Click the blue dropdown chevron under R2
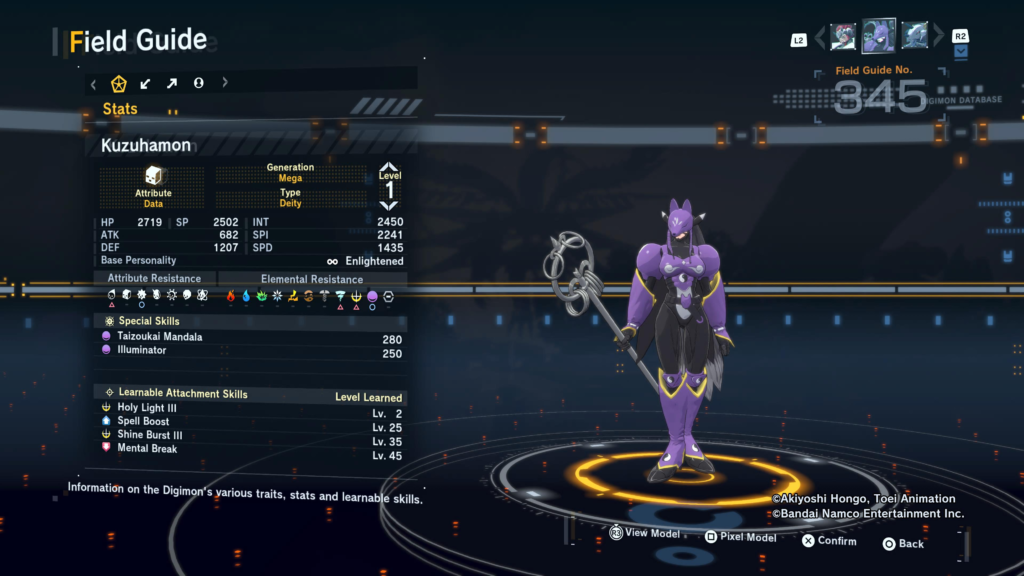The width and height of the screenshot is (1024, 576). pyautogui.click(x=961, y=52)
